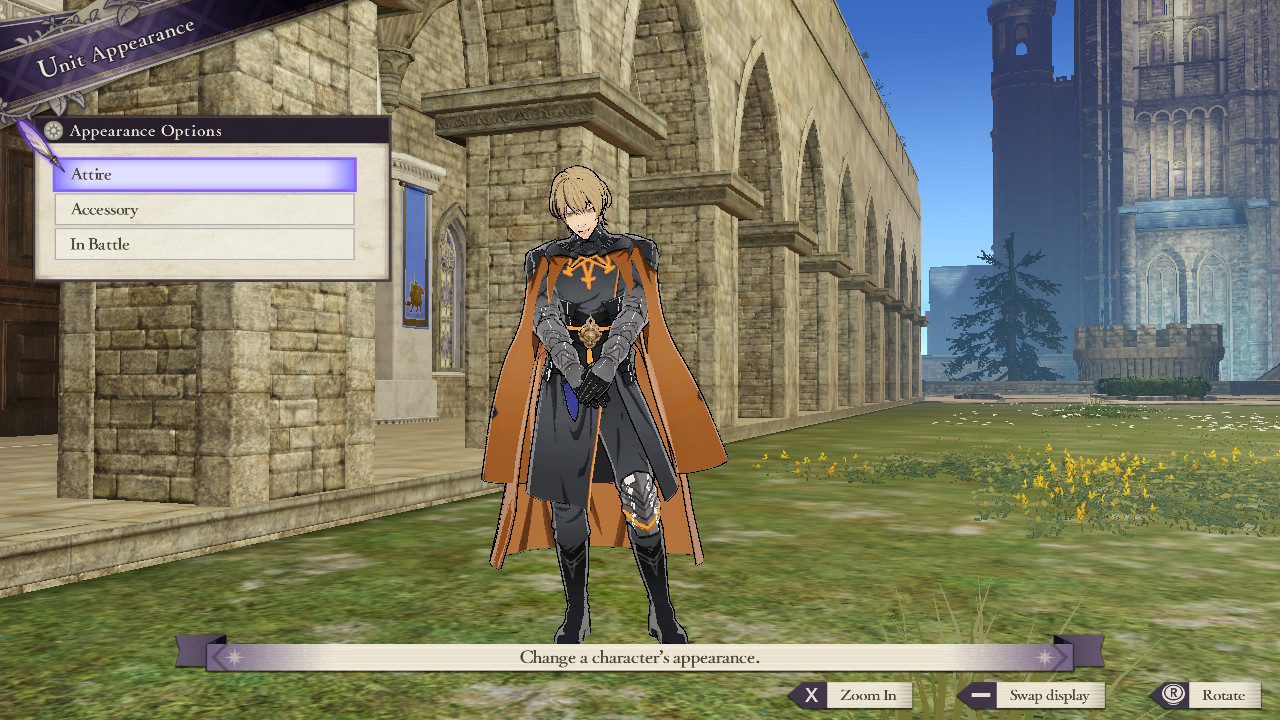
Task: Click the bottom banner reading Change a character's appearance
Action: click(x=640, y=657)
